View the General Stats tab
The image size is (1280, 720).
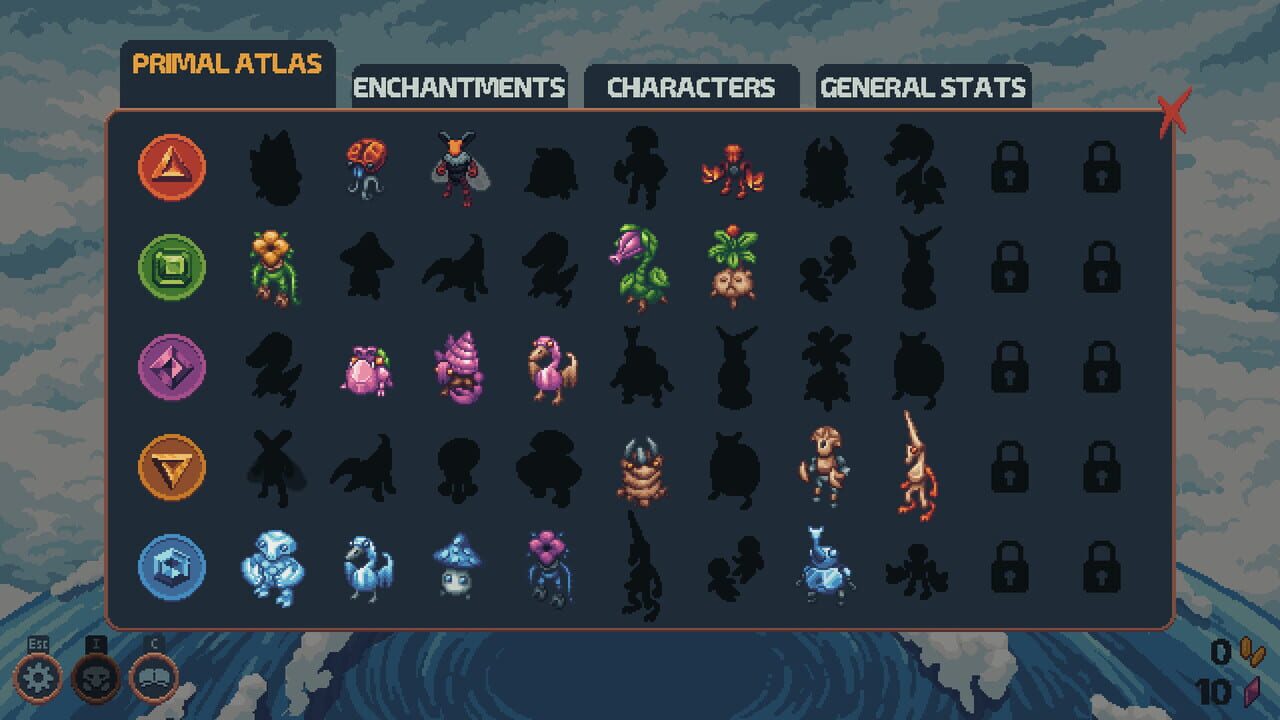(x=922, y=88)
